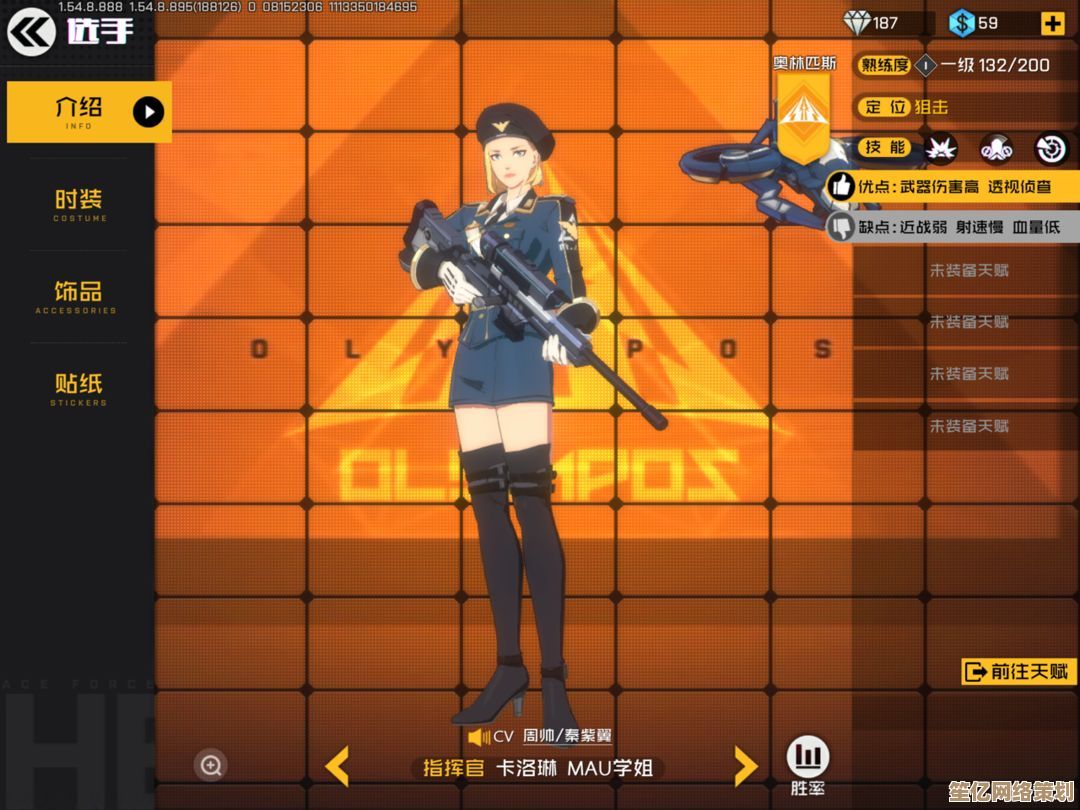Viewport: 1080px width, 810px height.
Task: Go back with the double-arrow button
Action: pyautogui.click(x=32, y=32)
